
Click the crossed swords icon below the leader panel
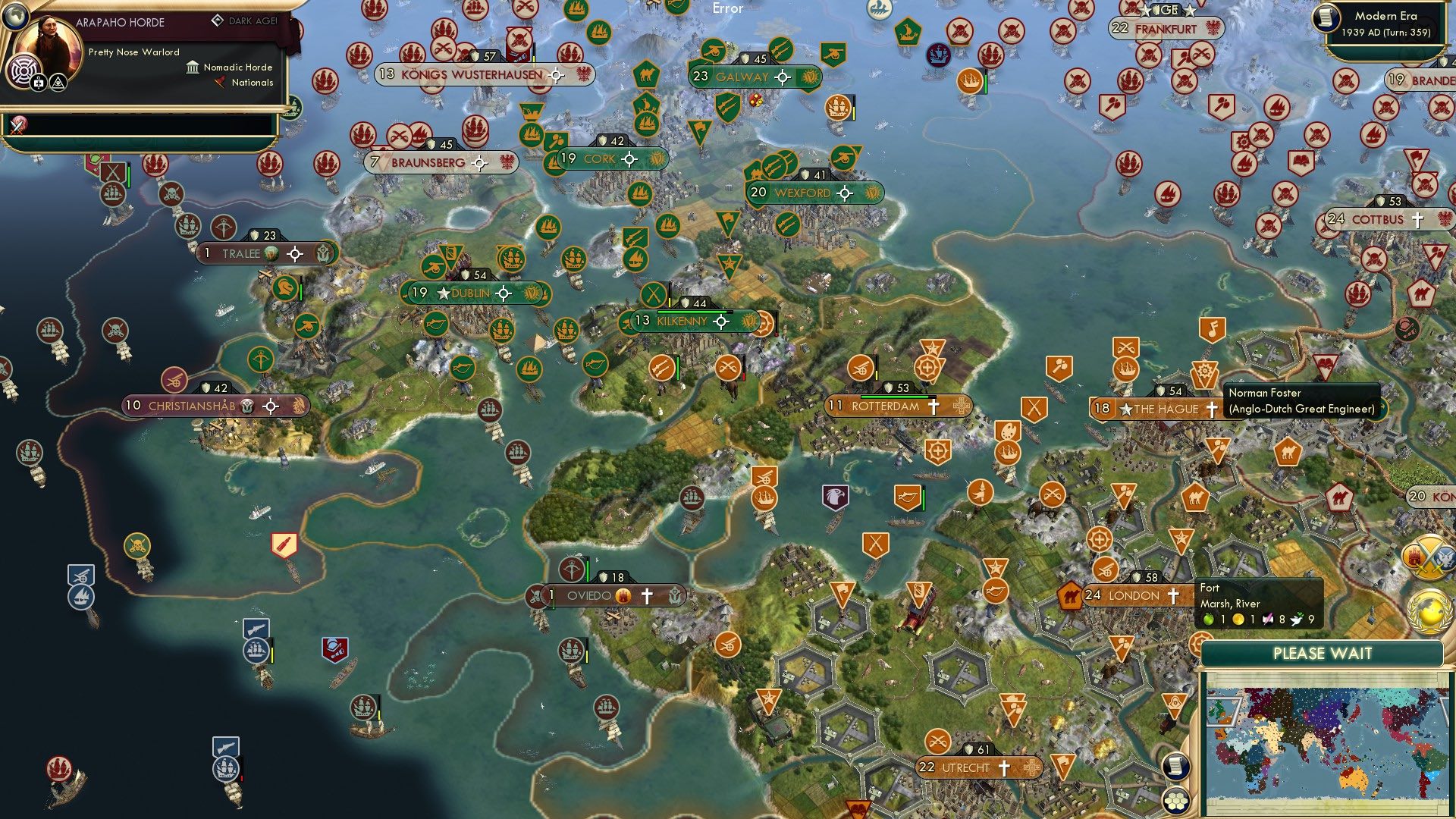(x=17, y=124)
